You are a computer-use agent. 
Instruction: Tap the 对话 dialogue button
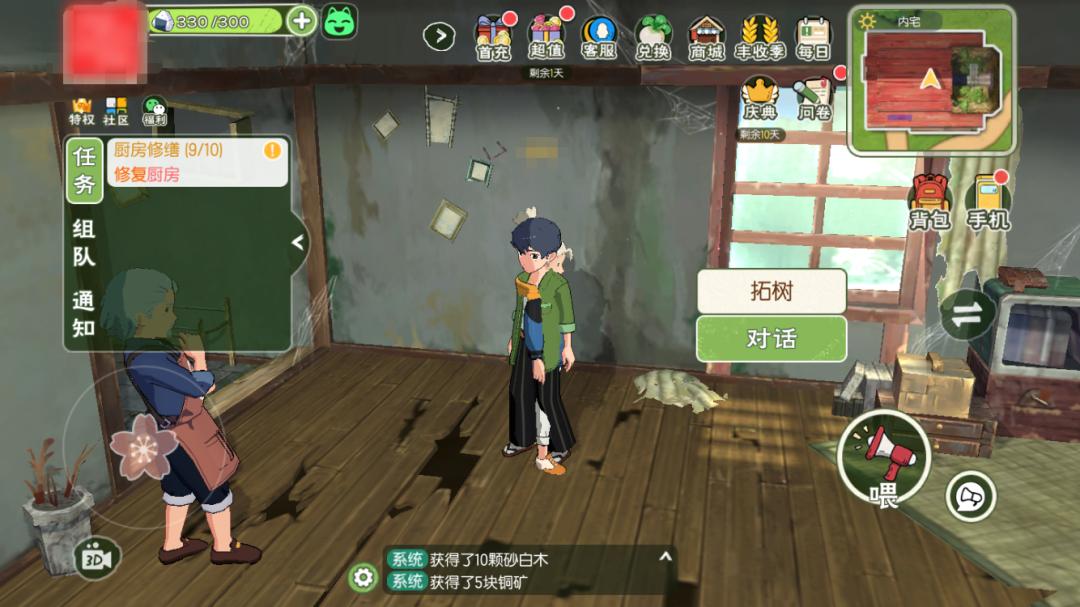771,339
